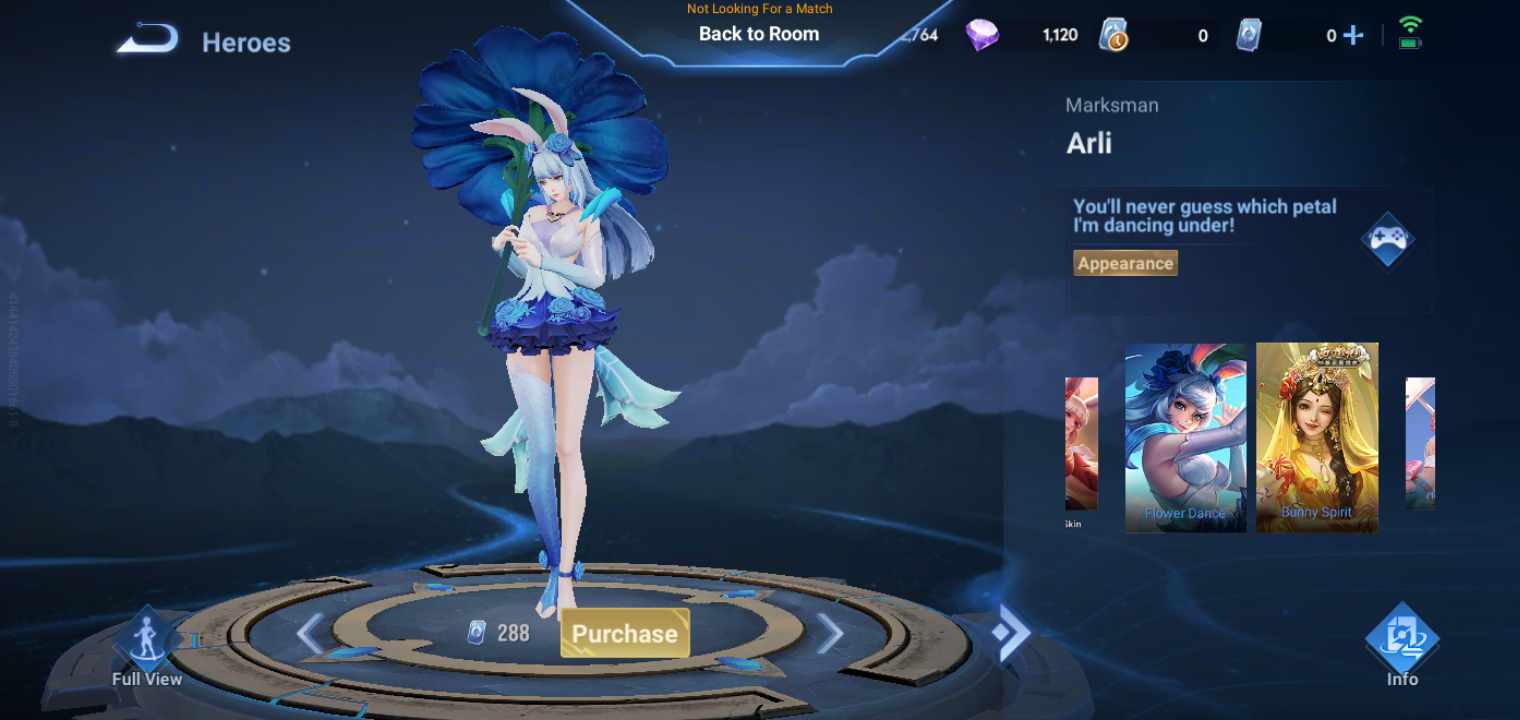Select the Bunny Spirit skin thumbnail
Viewport: 1520px width, 720px height.
coord(1316,440)
